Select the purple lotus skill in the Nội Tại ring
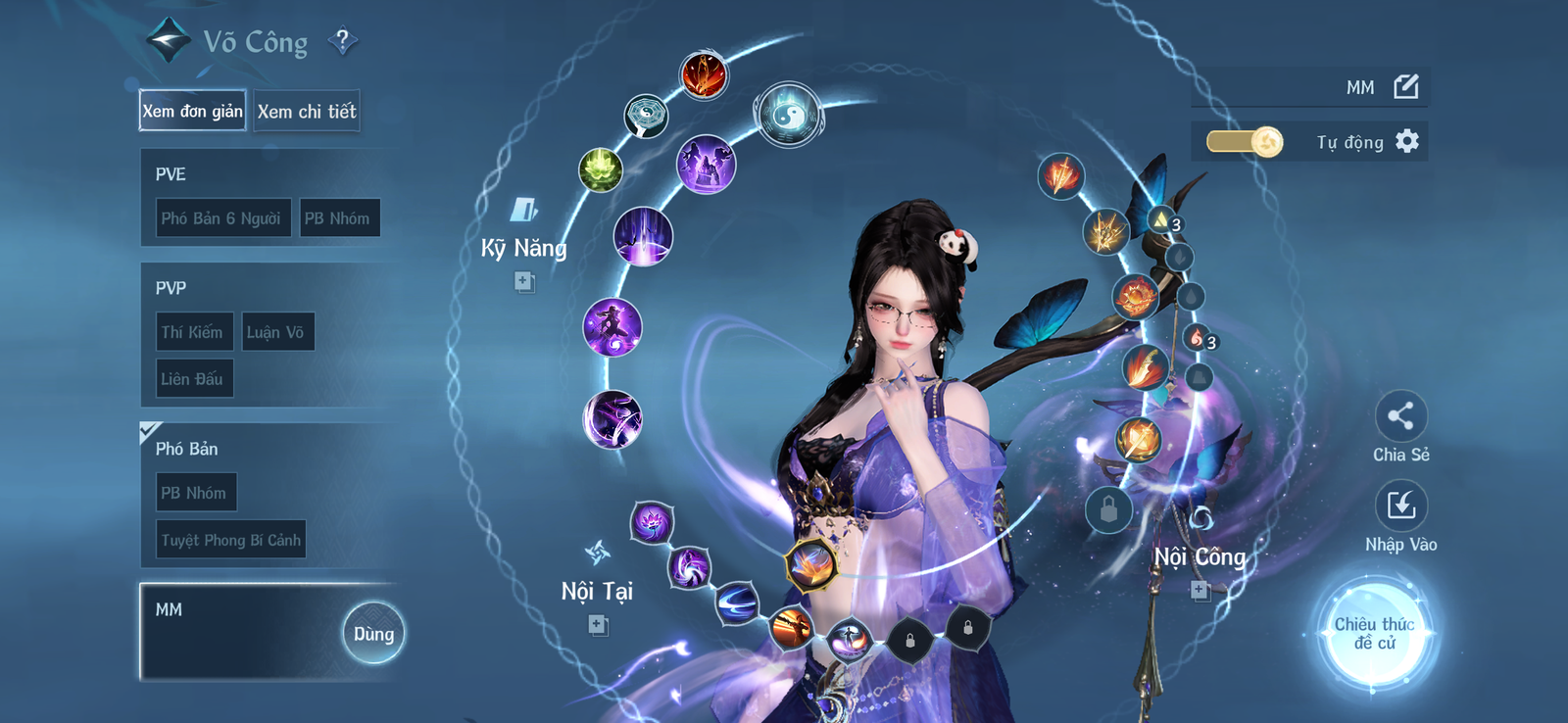 654,520
